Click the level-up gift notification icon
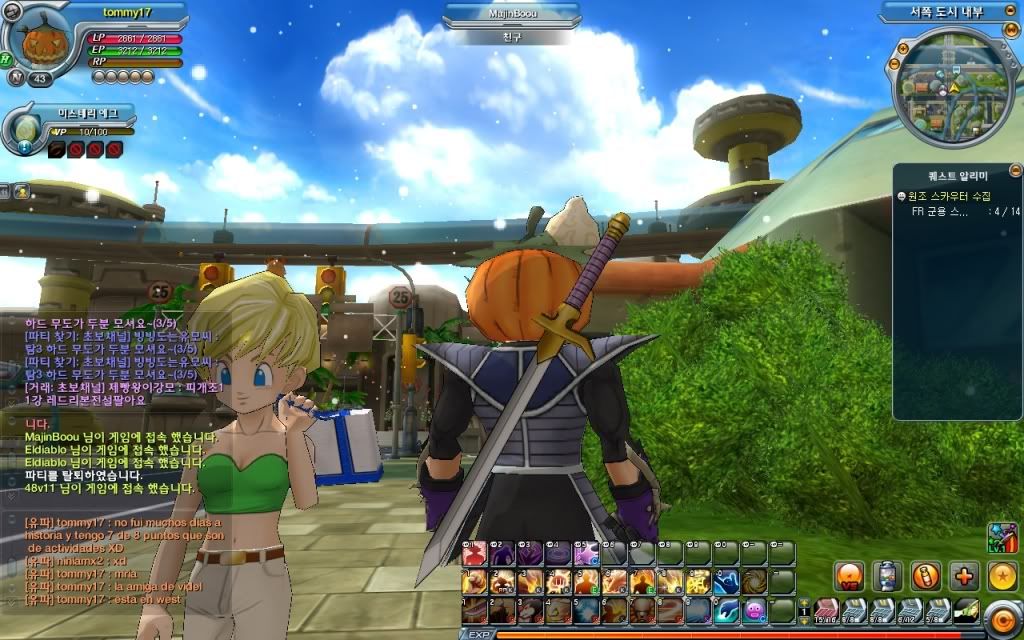This screenshot has width=1024, height=640. click(1001, 537)
